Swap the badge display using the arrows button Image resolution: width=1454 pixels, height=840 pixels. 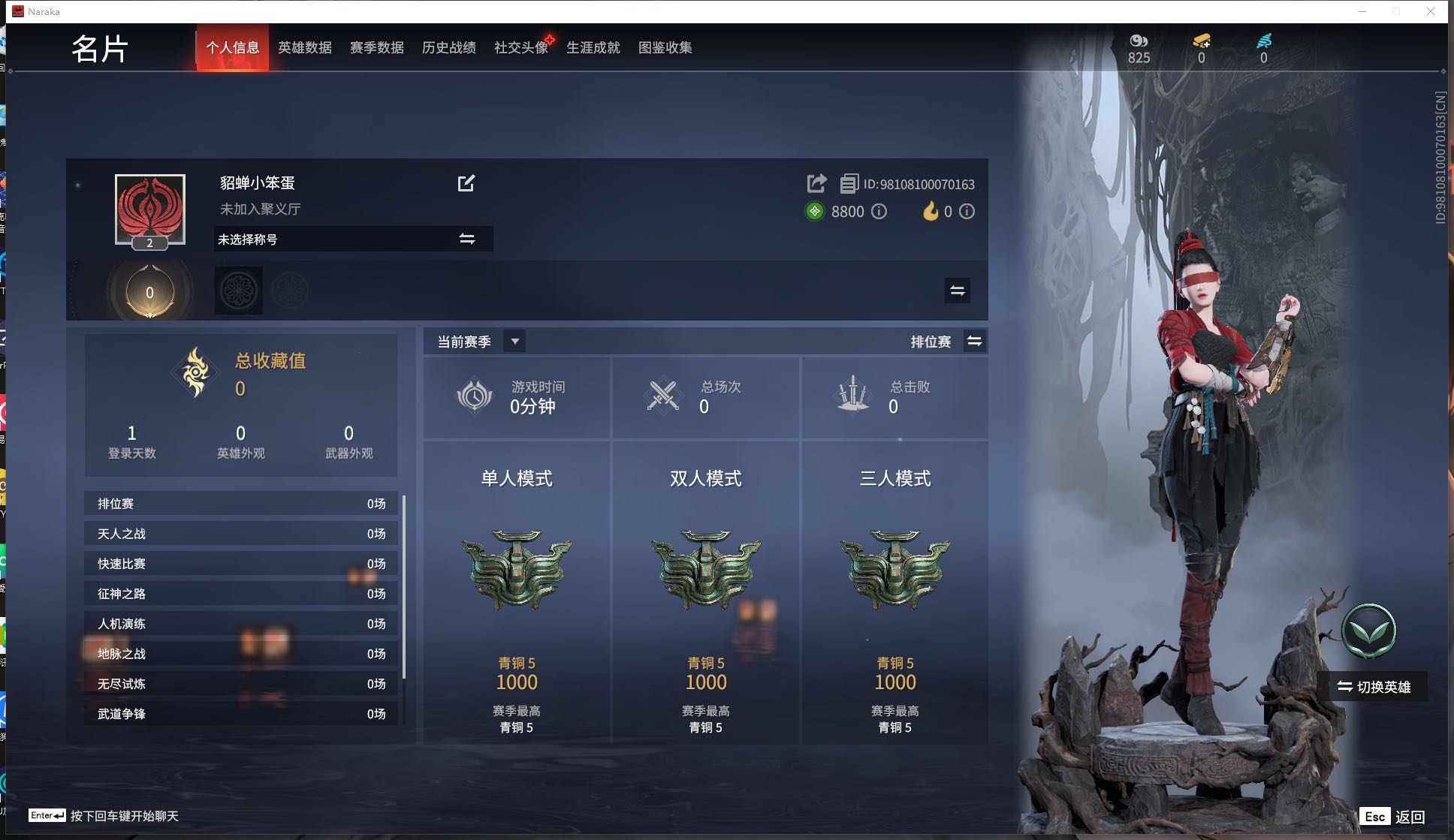[x=957, y=291]
